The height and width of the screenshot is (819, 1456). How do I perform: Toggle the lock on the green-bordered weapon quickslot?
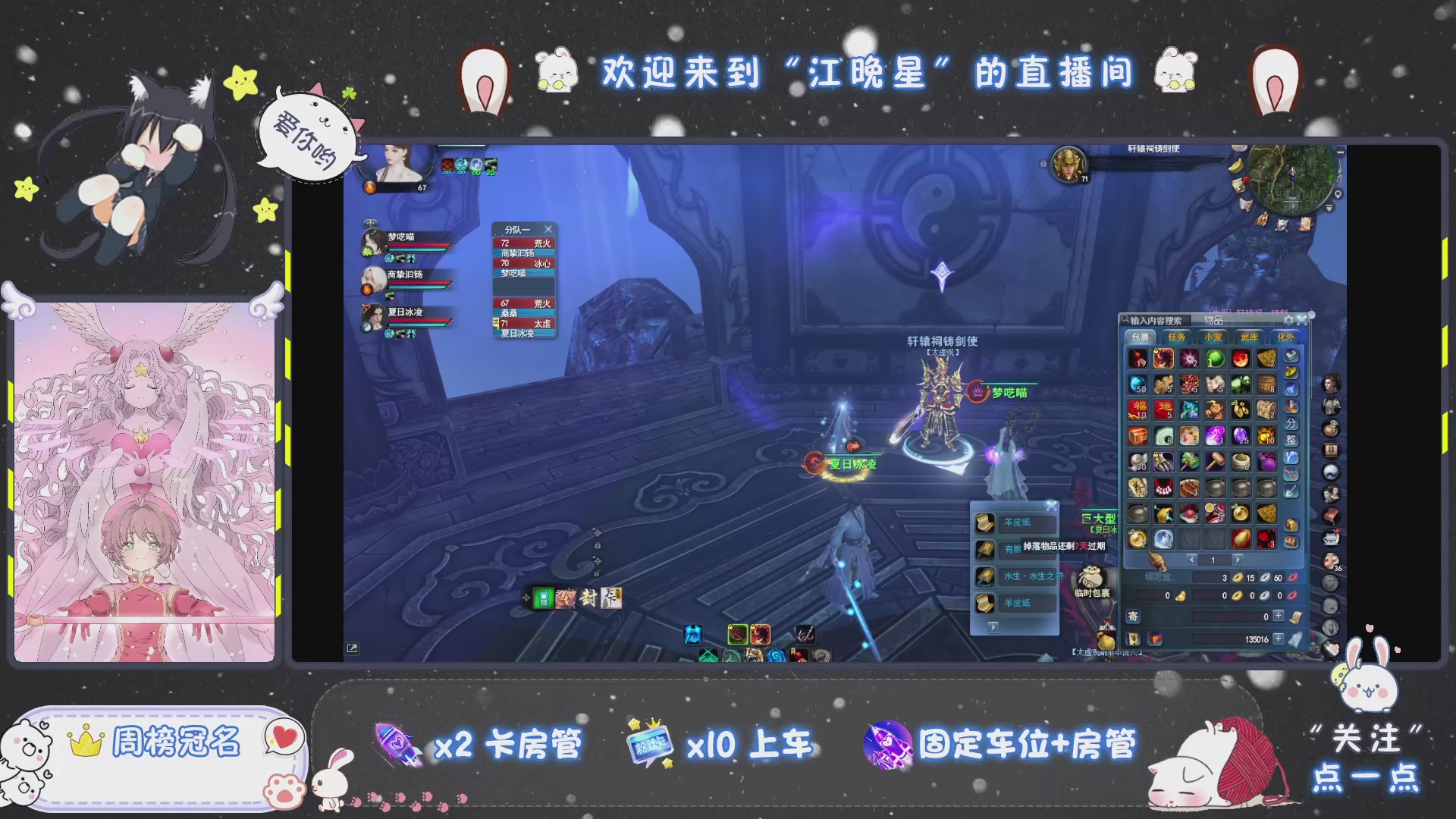(730, 627)
